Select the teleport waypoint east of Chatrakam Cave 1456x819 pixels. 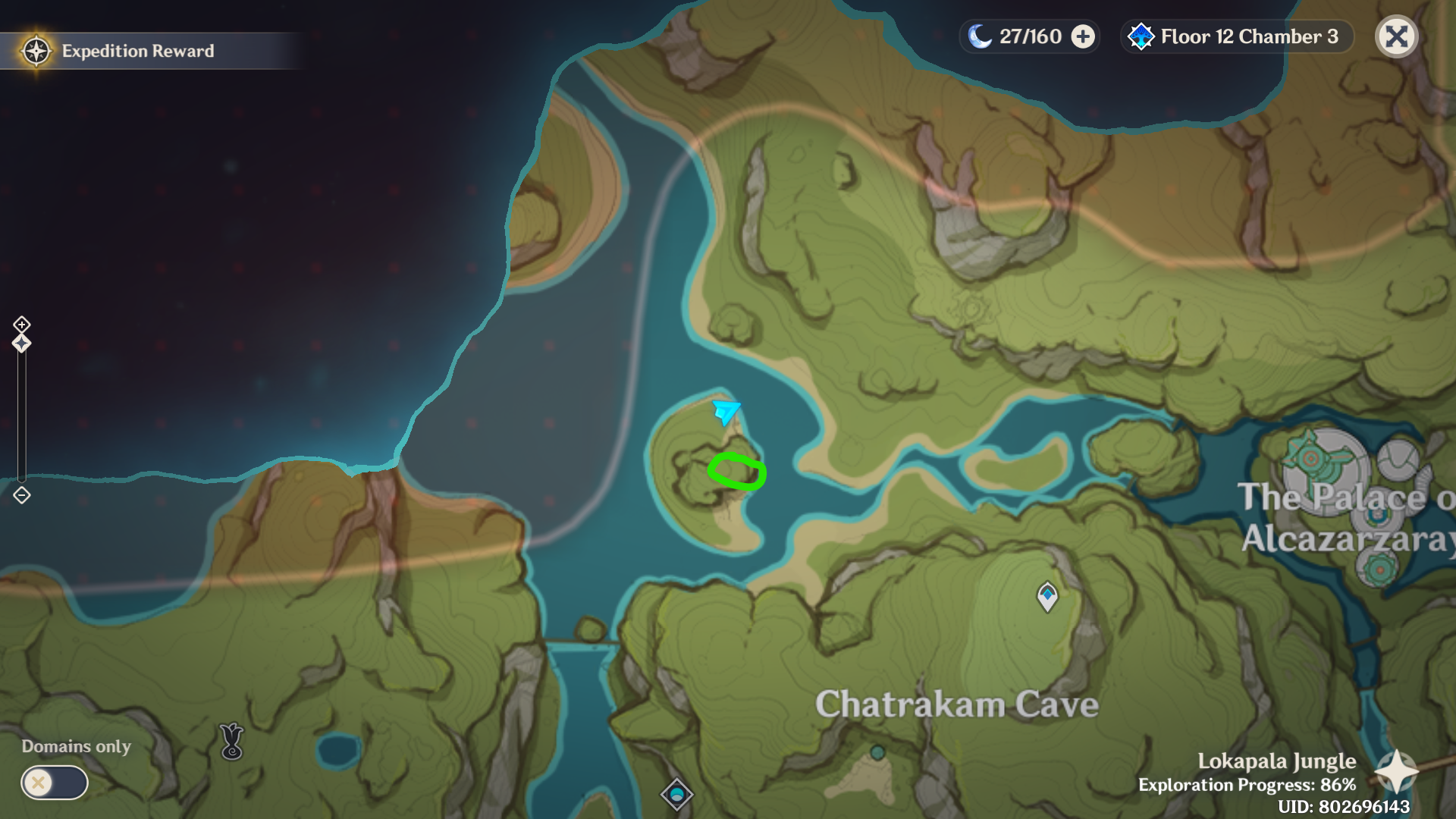[x=1046, y=596]
